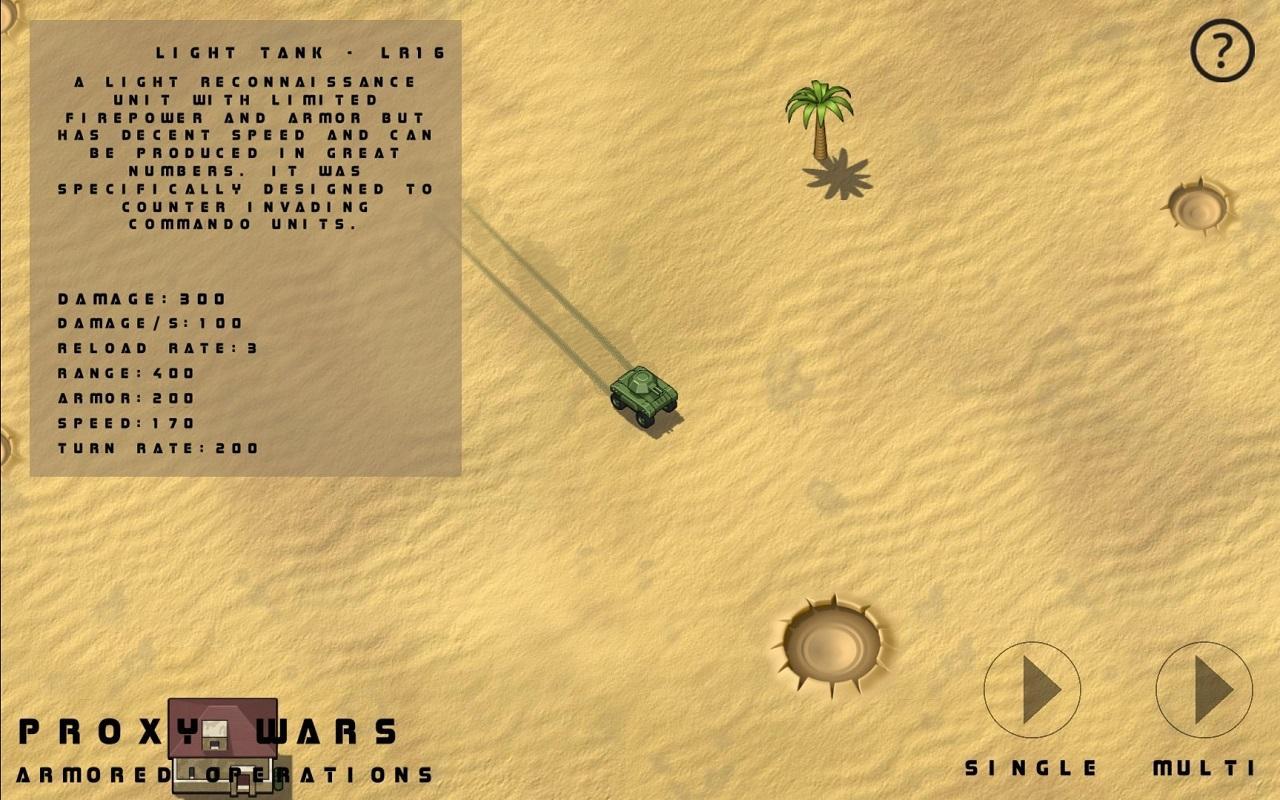Screen dimensions: 1280x800
Task: Select the LIGHT TANK - LR16 title text
Action: (x=299, y=51)
